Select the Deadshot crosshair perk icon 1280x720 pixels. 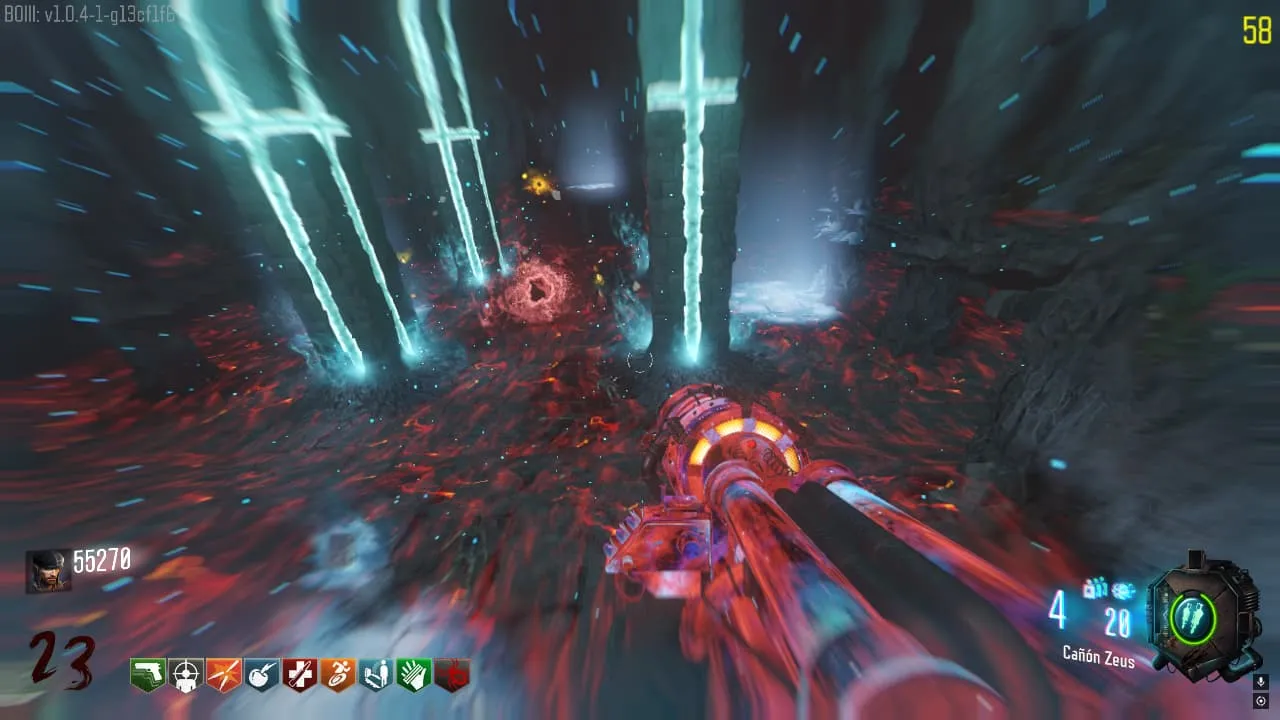coord(186,675)
